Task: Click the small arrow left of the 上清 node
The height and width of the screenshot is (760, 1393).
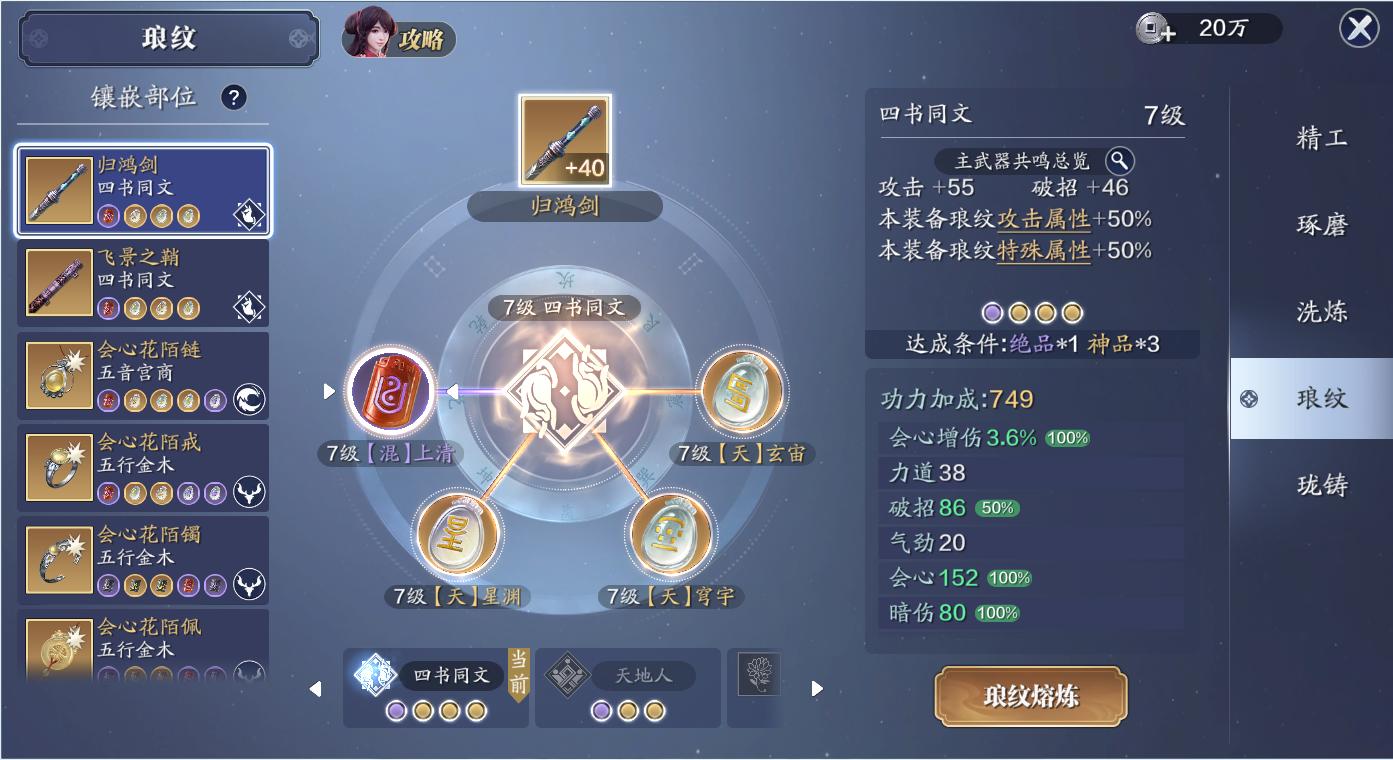Action: tap(328, 392)
